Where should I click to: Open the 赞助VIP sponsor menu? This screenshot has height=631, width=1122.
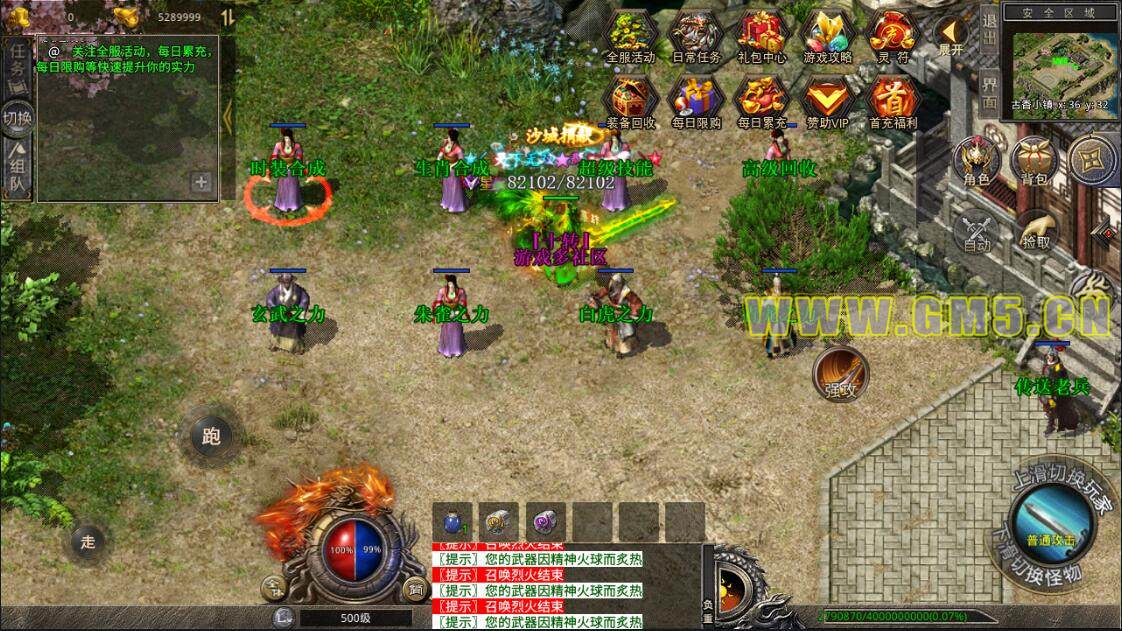click(828, 99)
